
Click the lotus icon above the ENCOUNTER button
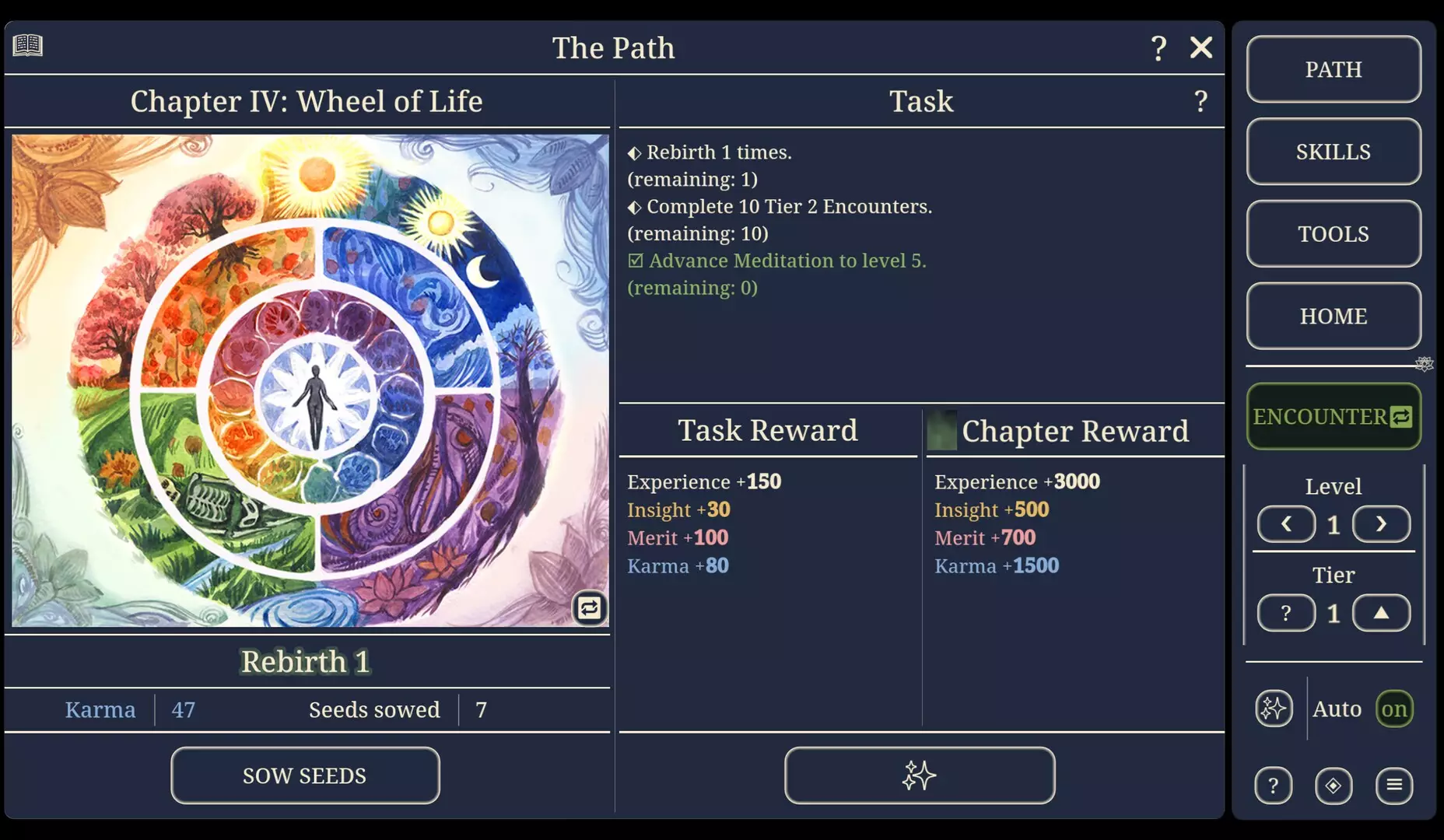pyautogui.click(x=1425, y=362)
